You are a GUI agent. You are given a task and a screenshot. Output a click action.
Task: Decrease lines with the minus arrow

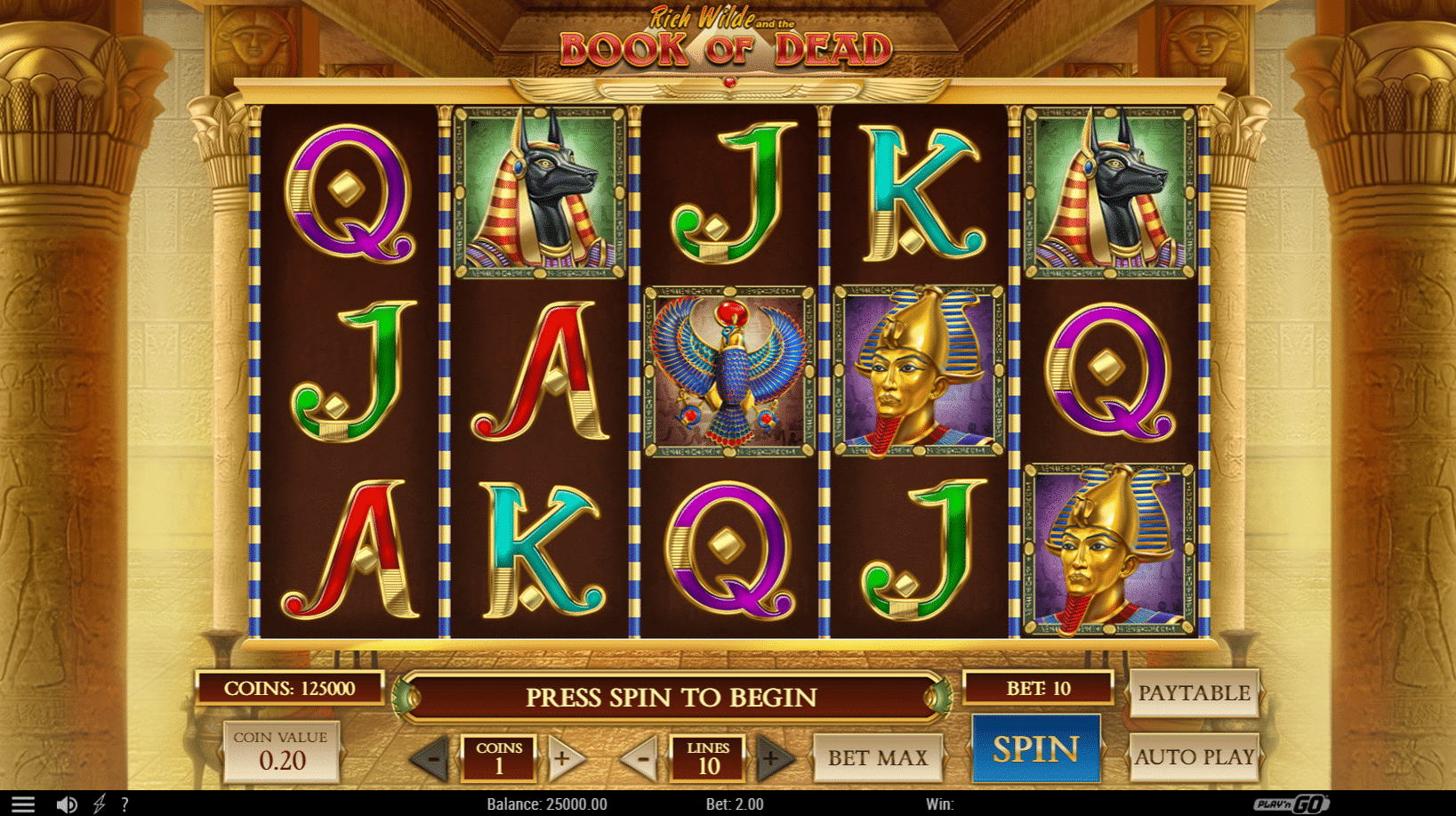(x=642, y=757)
